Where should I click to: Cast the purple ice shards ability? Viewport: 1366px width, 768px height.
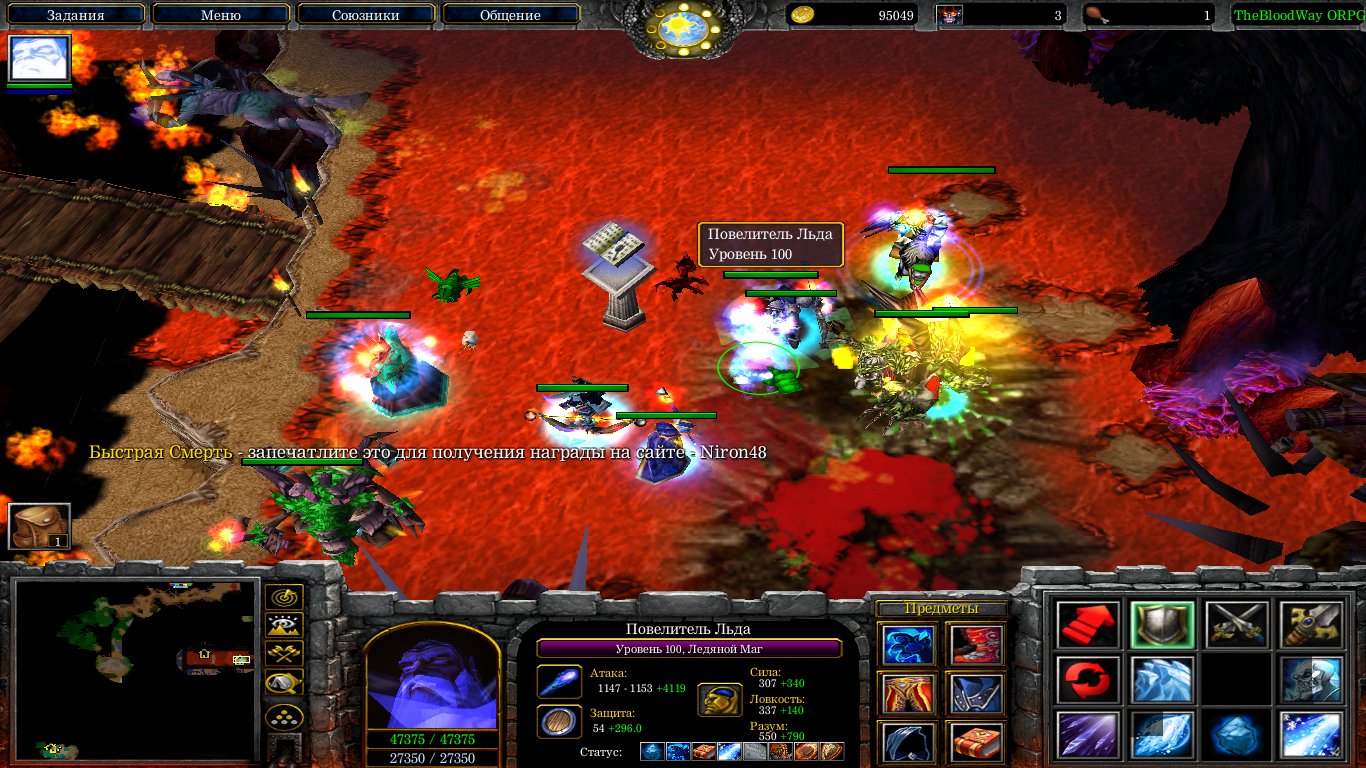point(1087,735)
